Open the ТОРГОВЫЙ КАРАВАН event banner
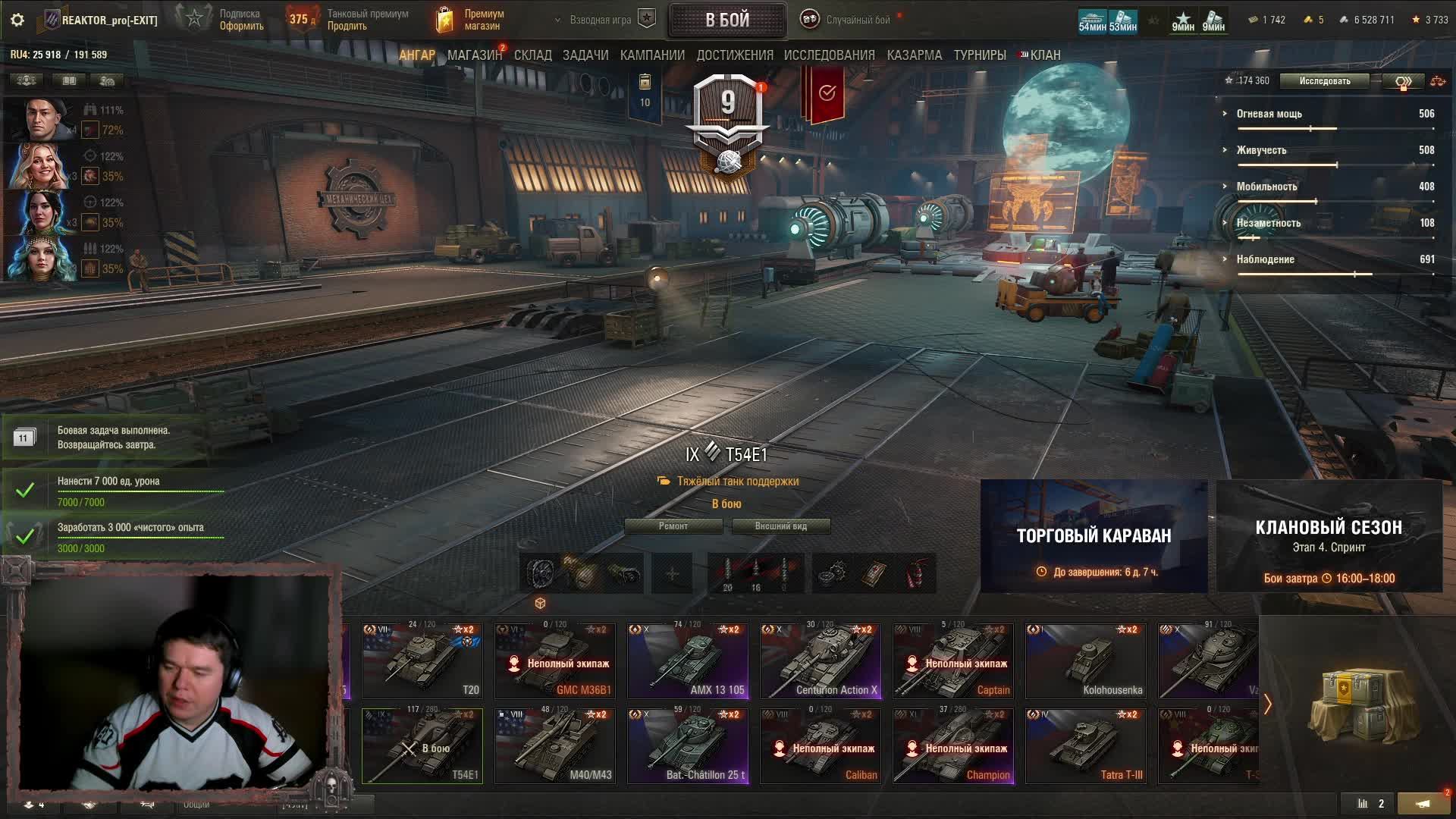The height and width of the screenshot is (819, 1456). (1094, 536)
